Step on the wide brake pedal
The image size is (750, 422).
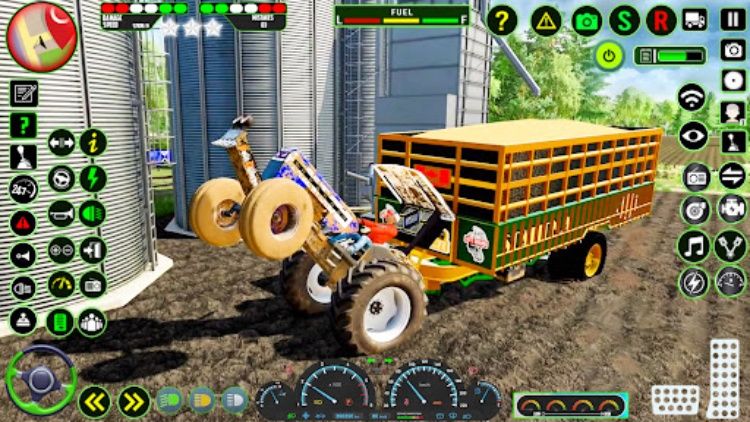(675, 400)
